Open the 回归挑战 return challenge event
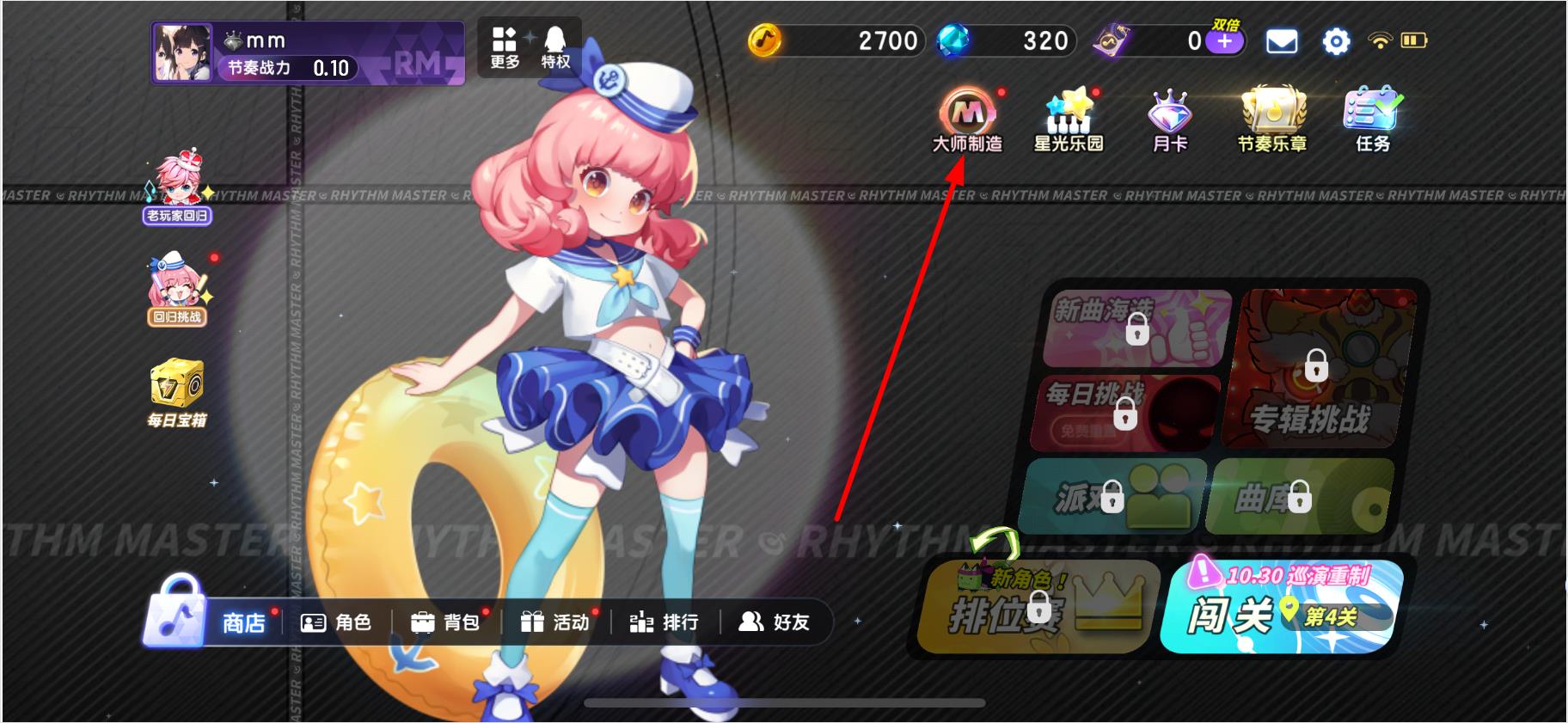The image size is (1568, 723). click(176, 284)
